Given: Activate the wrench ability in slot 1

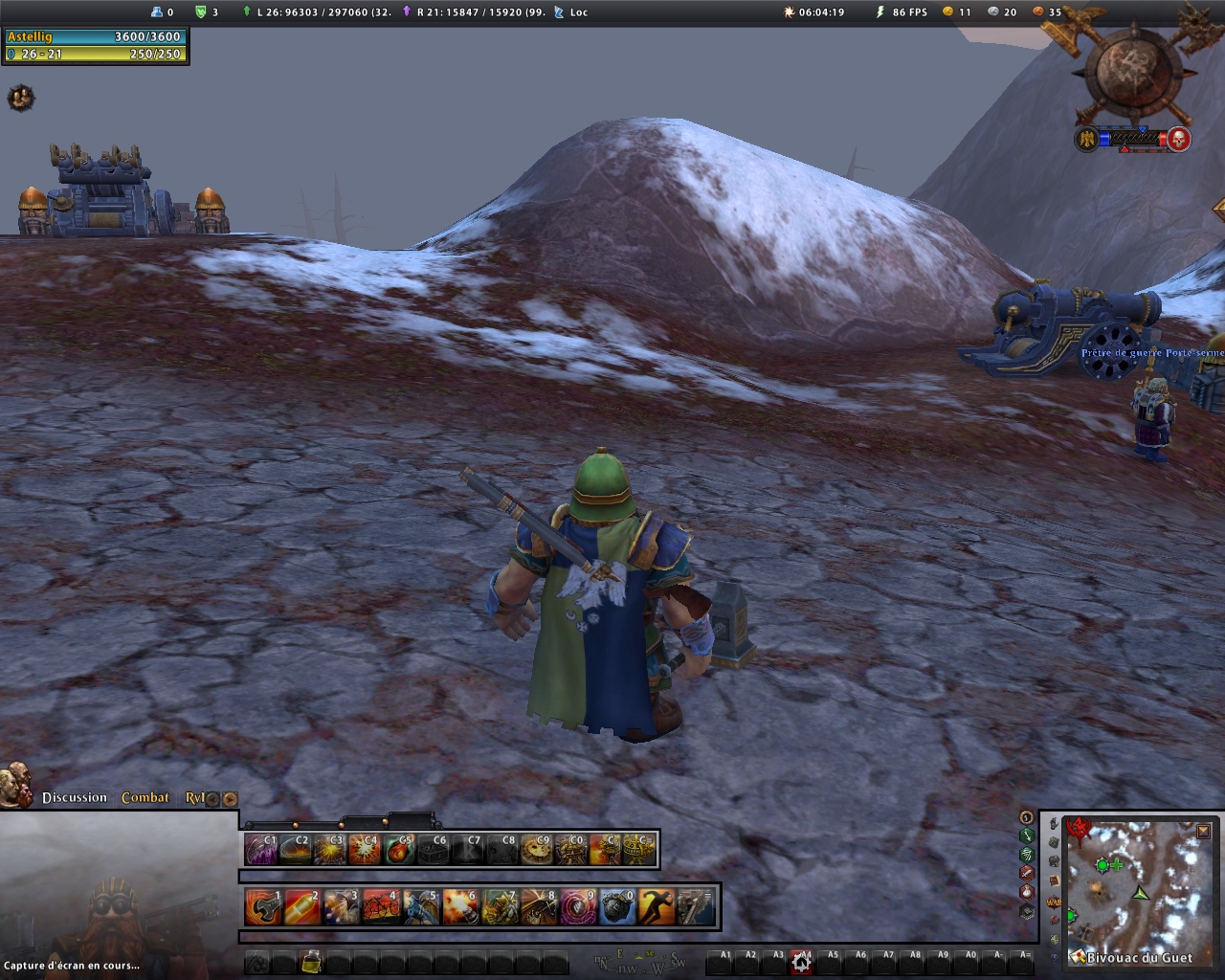Looking at the screenshot, I should pyautogui.click(x=262, y=907).
